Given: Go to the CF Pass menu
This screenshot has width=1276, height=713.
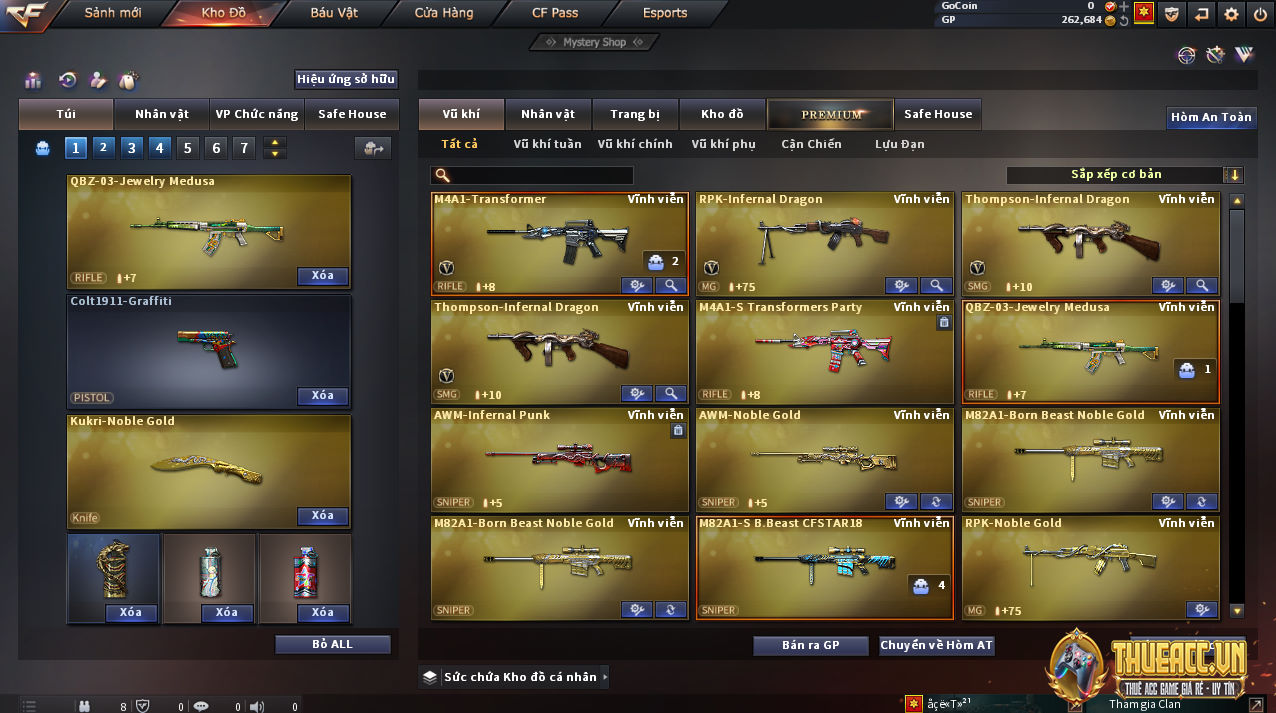Looking at the screenshot, I should pos(555,13).
